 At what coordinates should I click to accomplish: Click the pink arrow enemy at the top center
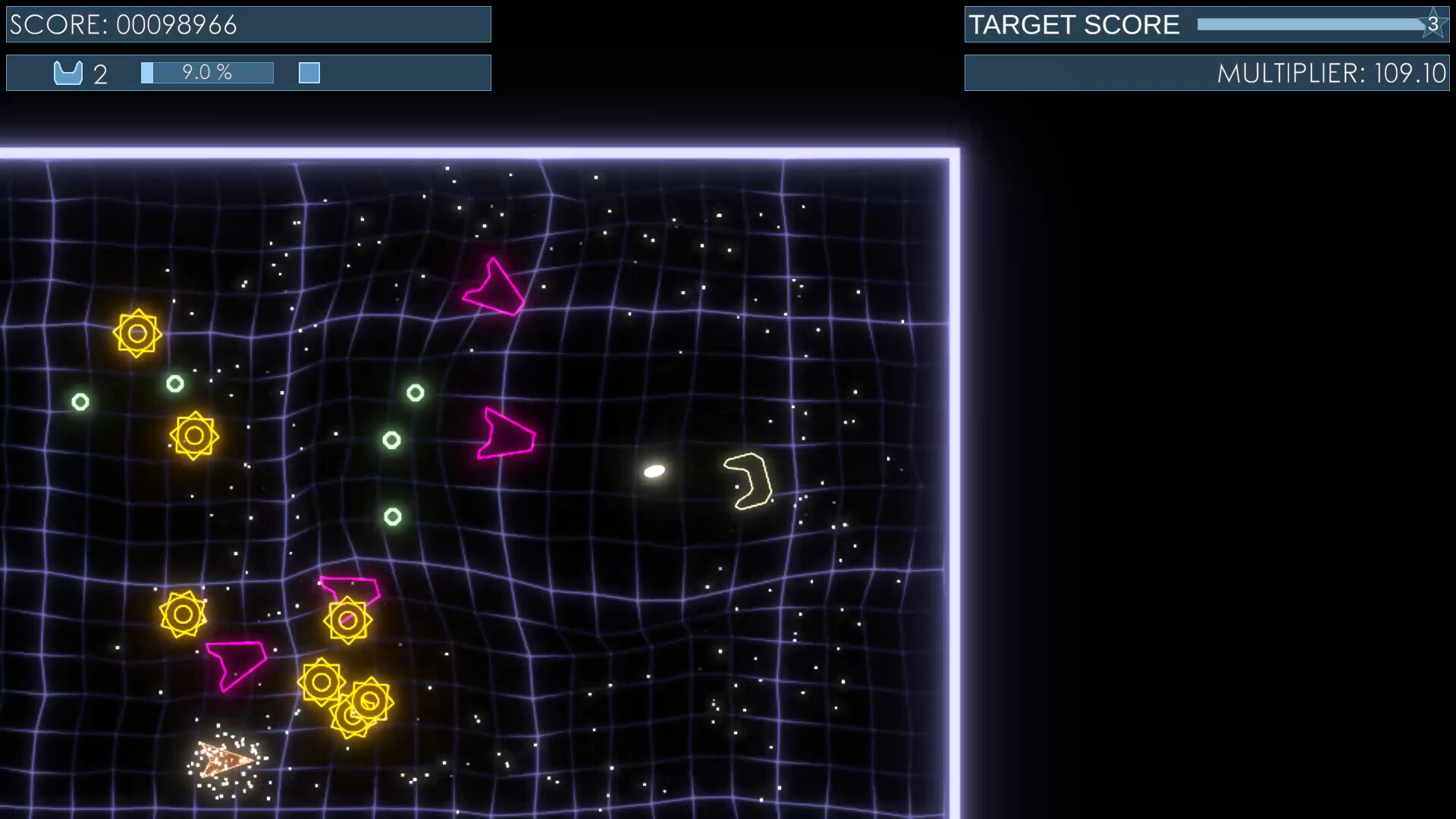(x=494, y=287)
